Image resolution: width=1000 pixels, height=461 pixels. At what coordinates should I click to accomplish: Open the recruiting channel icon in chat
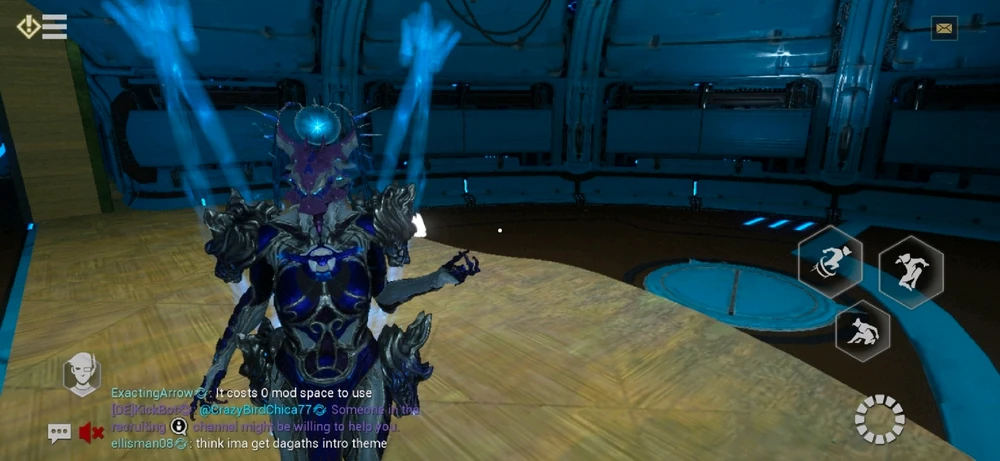point(179,426)
